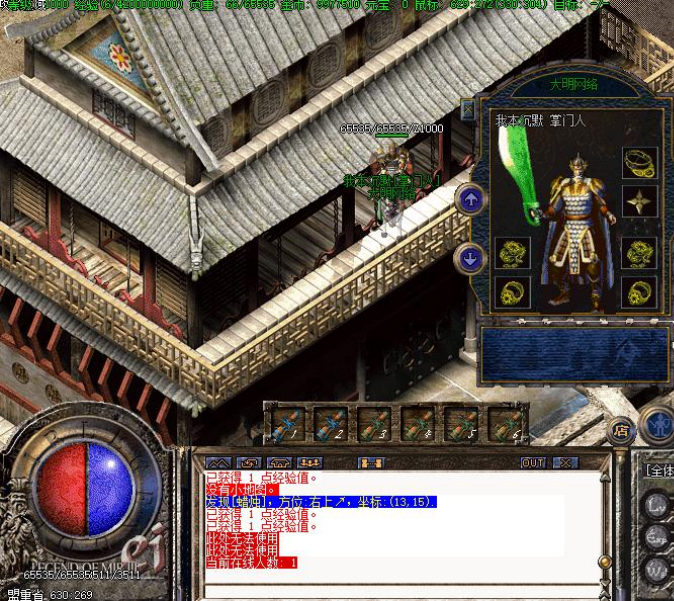Use the scroll in hotbar slot 3

click(x=374, y=424)
